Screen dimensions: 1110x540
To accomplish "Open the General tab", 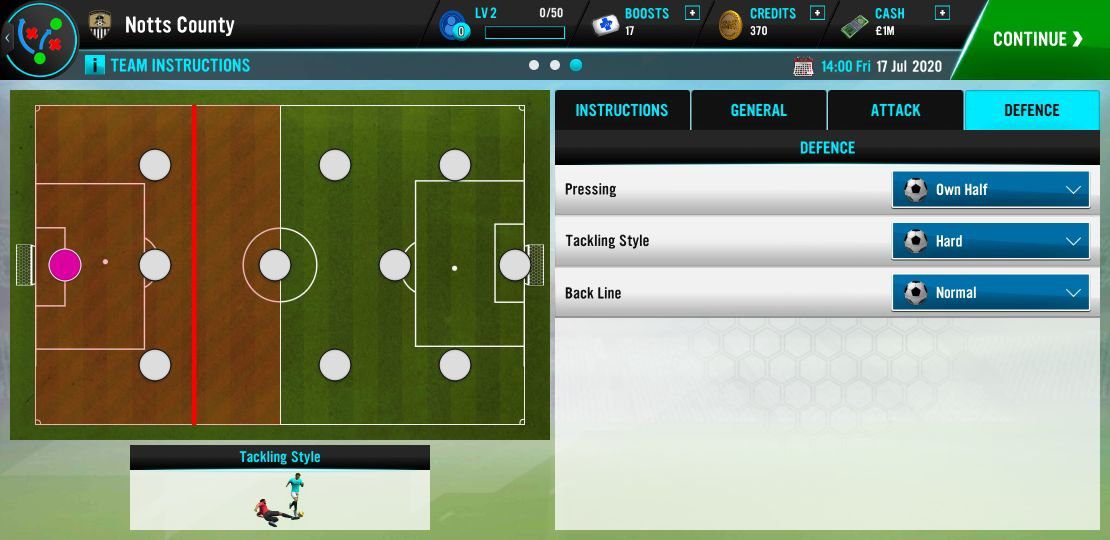I will pyautogui.click(x=758, y=110).
